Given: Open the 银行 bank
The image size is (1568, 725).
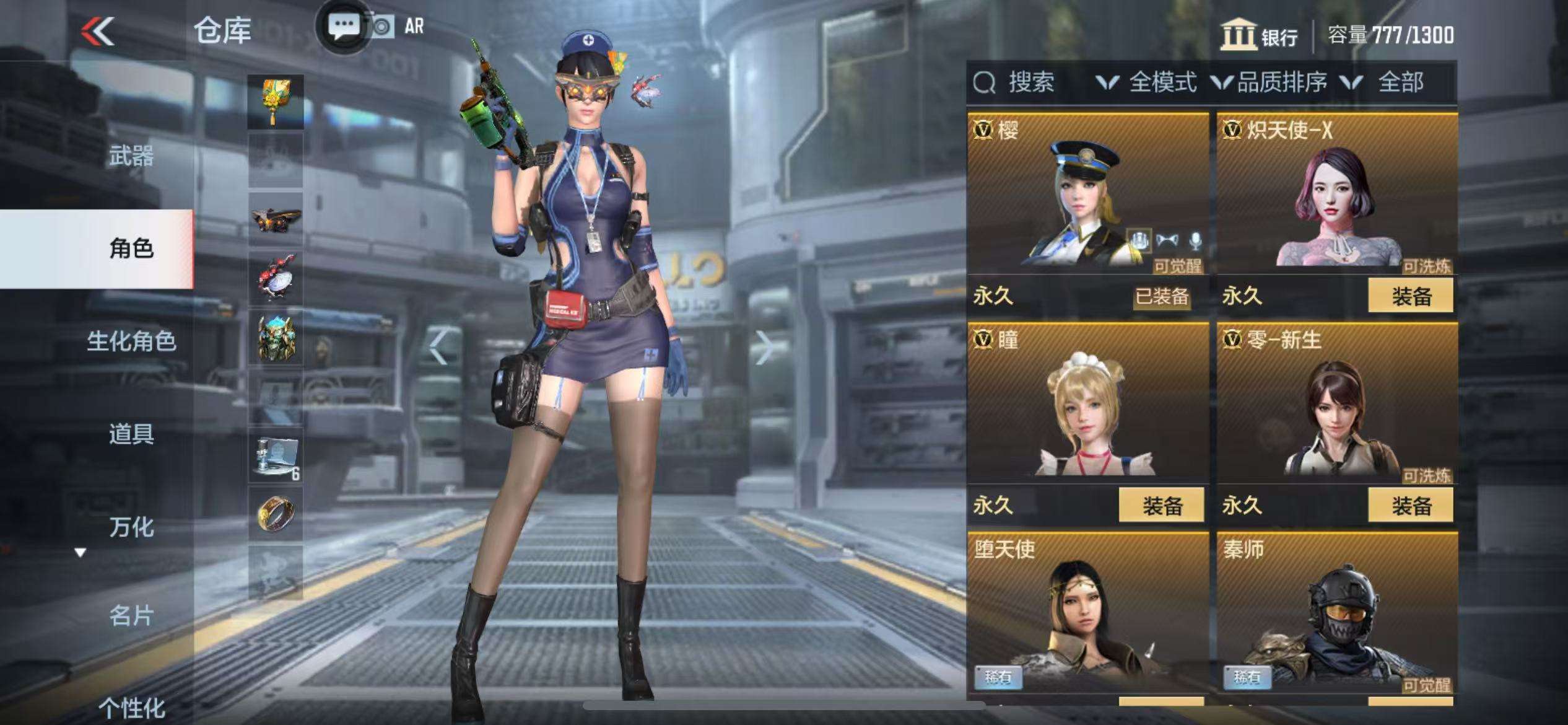Looking at the screenshot, I should pyautogui.click(x=1259, y=35).
